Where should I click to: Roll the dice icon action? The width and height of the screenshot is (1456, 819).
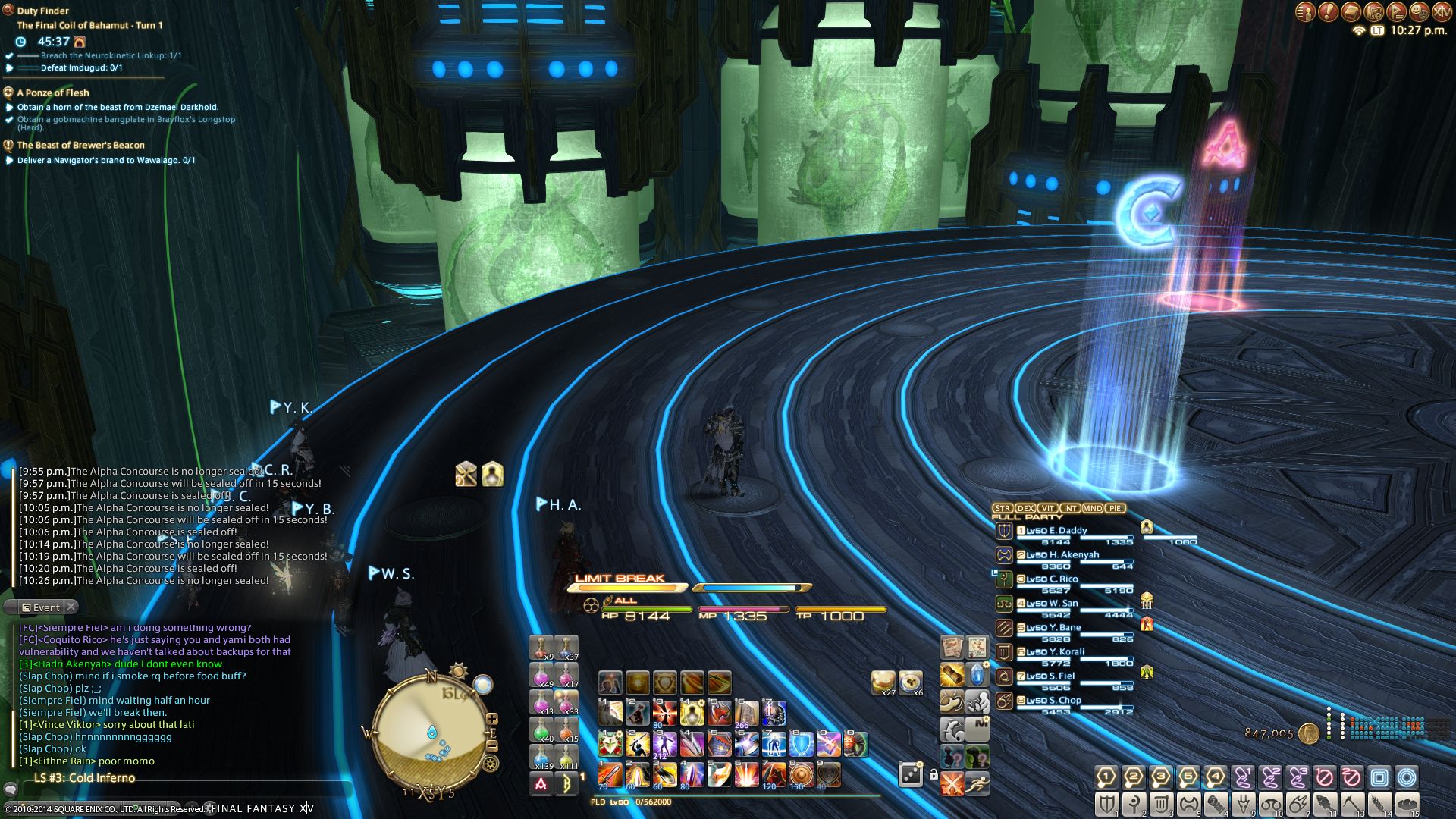909,774
